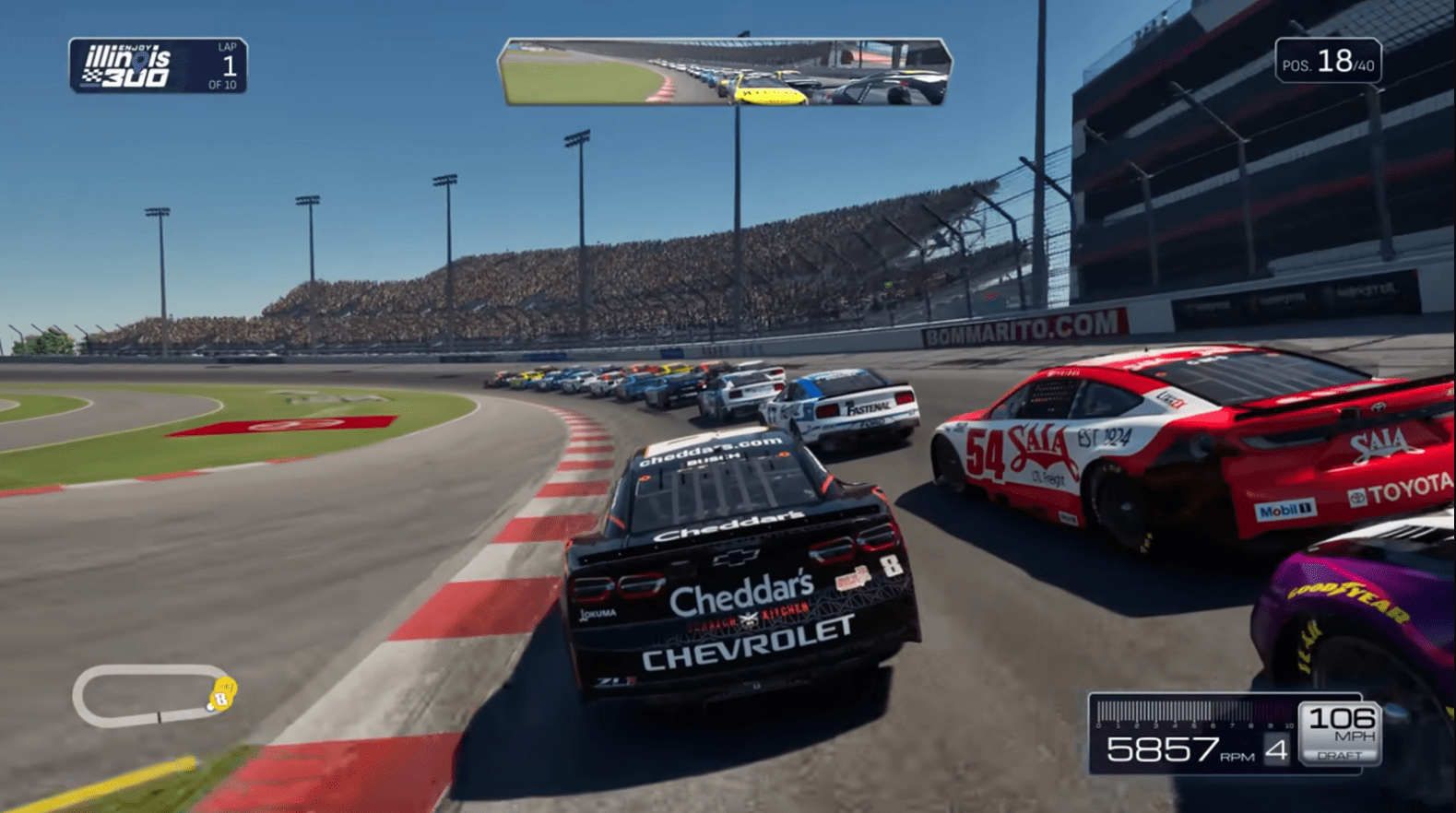Screen dimensions: 1456x813
Task: Click the rearview mirror panel
Action: [x=728, y=71]
